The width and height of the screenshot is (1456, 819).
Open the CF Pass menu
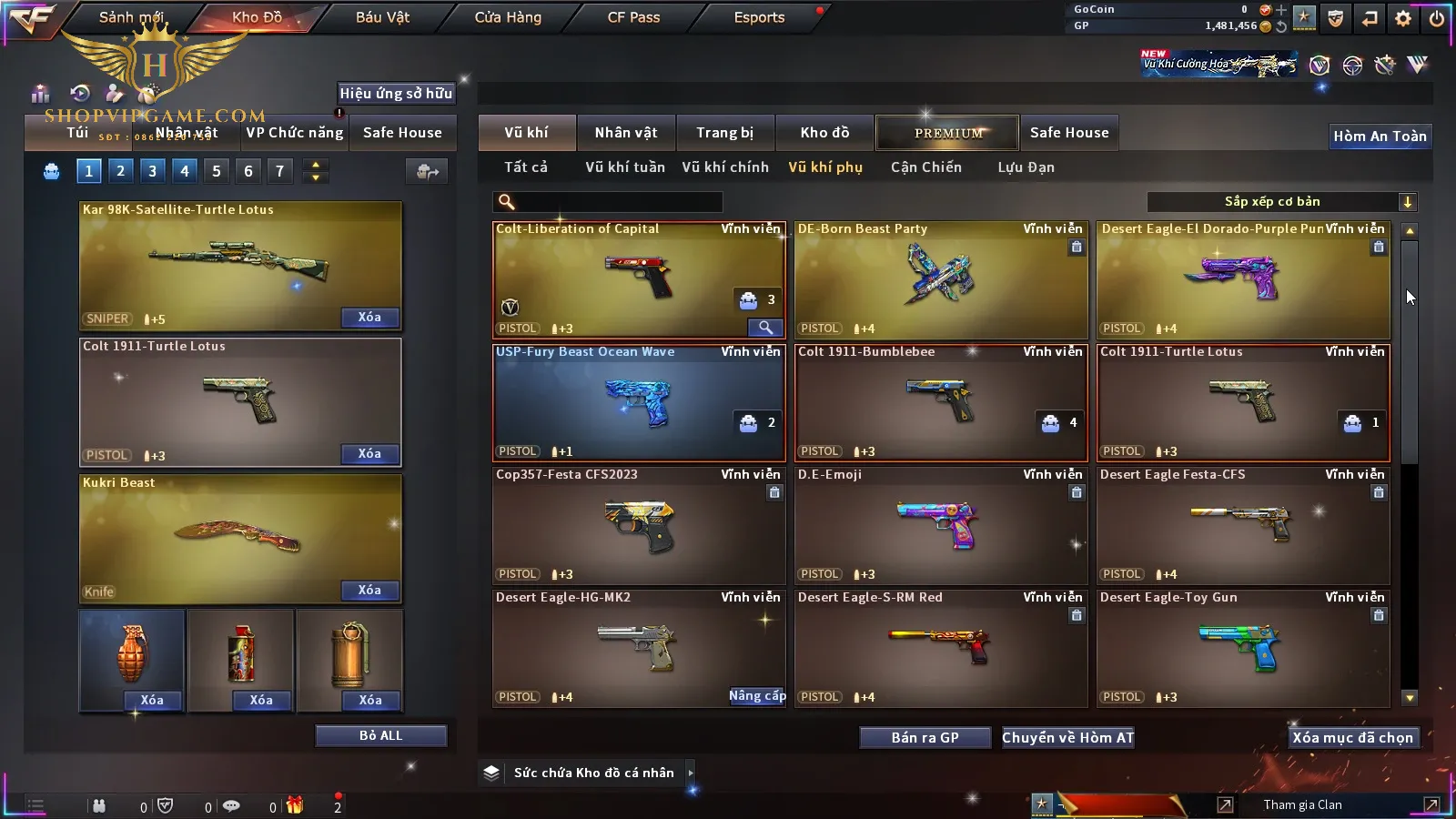633,17
